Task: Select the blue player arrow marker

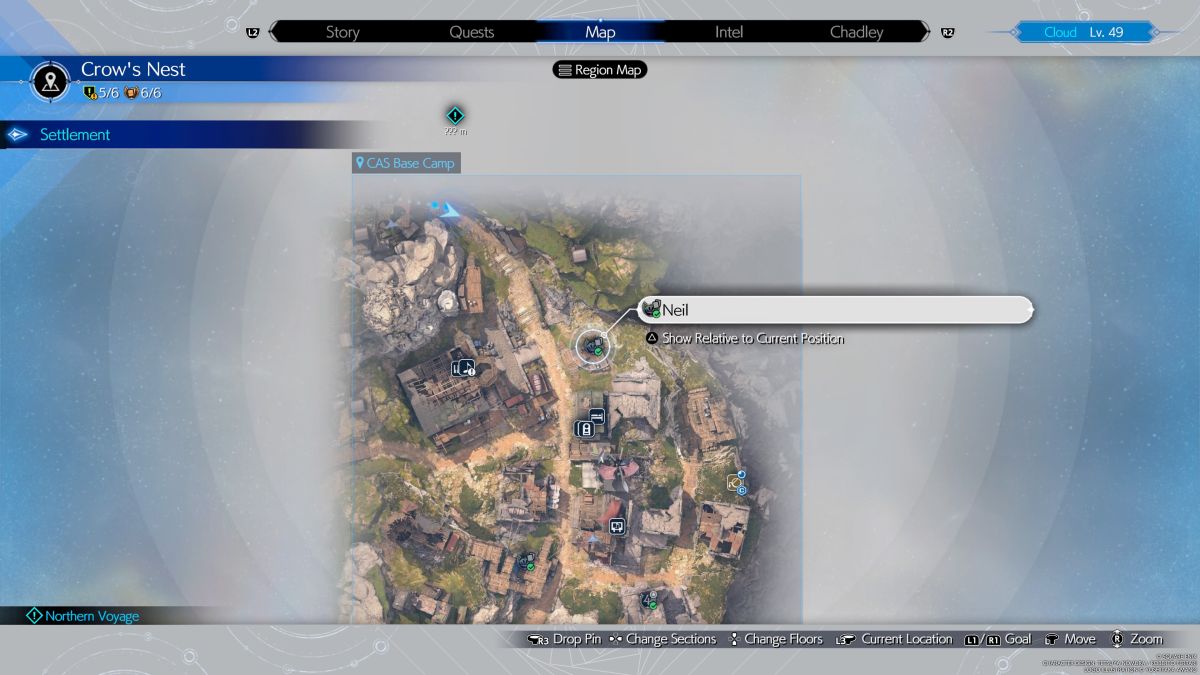Action: pos(450,210)
